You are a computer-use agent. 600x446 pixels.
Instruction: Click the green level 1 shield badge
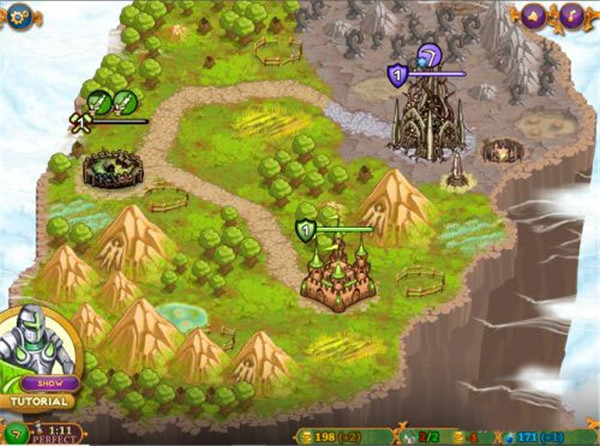(x=306, y=231)
